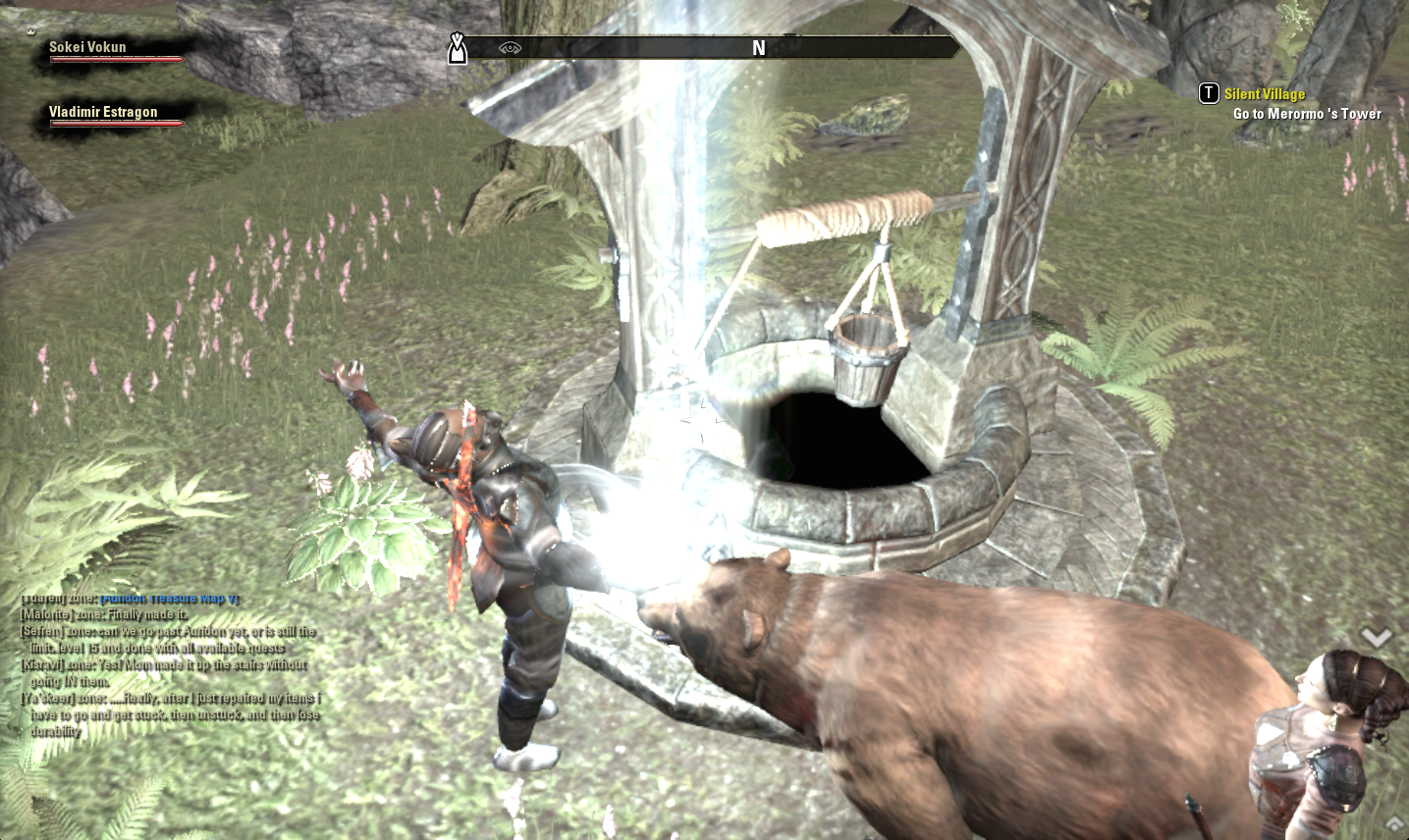Click the double up-chevron corner icon

click(x=1394, y=822)
